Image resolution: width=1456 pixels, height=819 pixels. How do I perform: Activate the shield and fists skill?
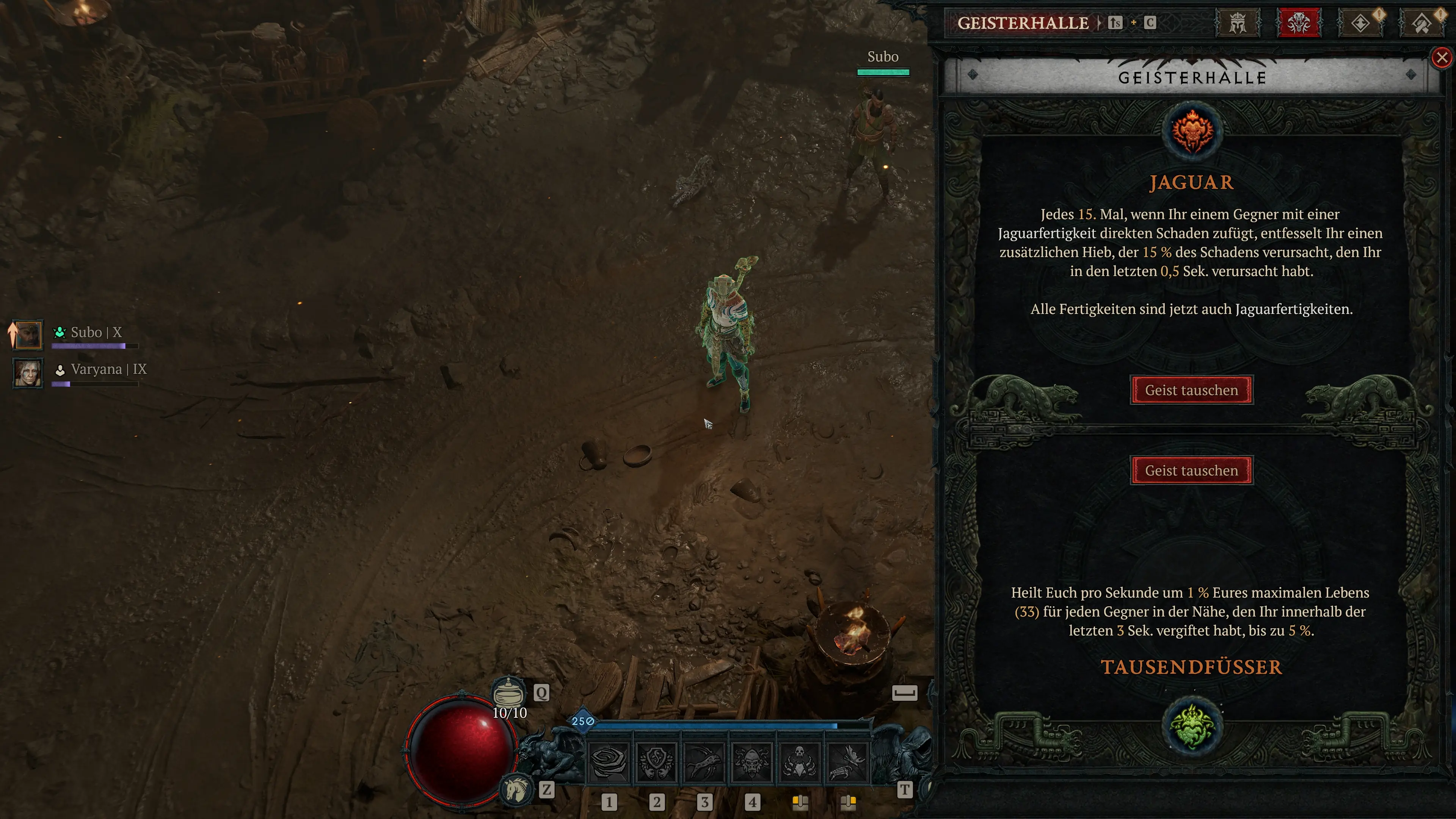click(x=656, y=763)
